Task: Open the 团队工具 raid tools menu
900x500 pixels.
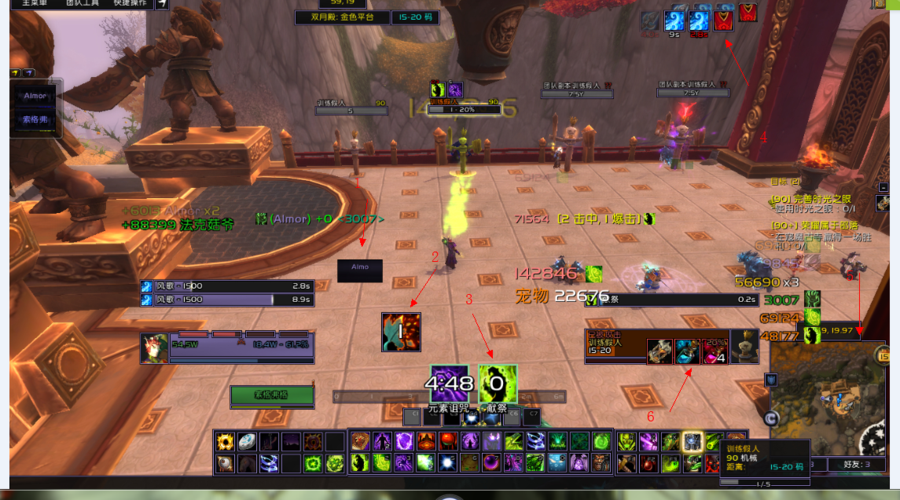Action: [x=84, y=3]
